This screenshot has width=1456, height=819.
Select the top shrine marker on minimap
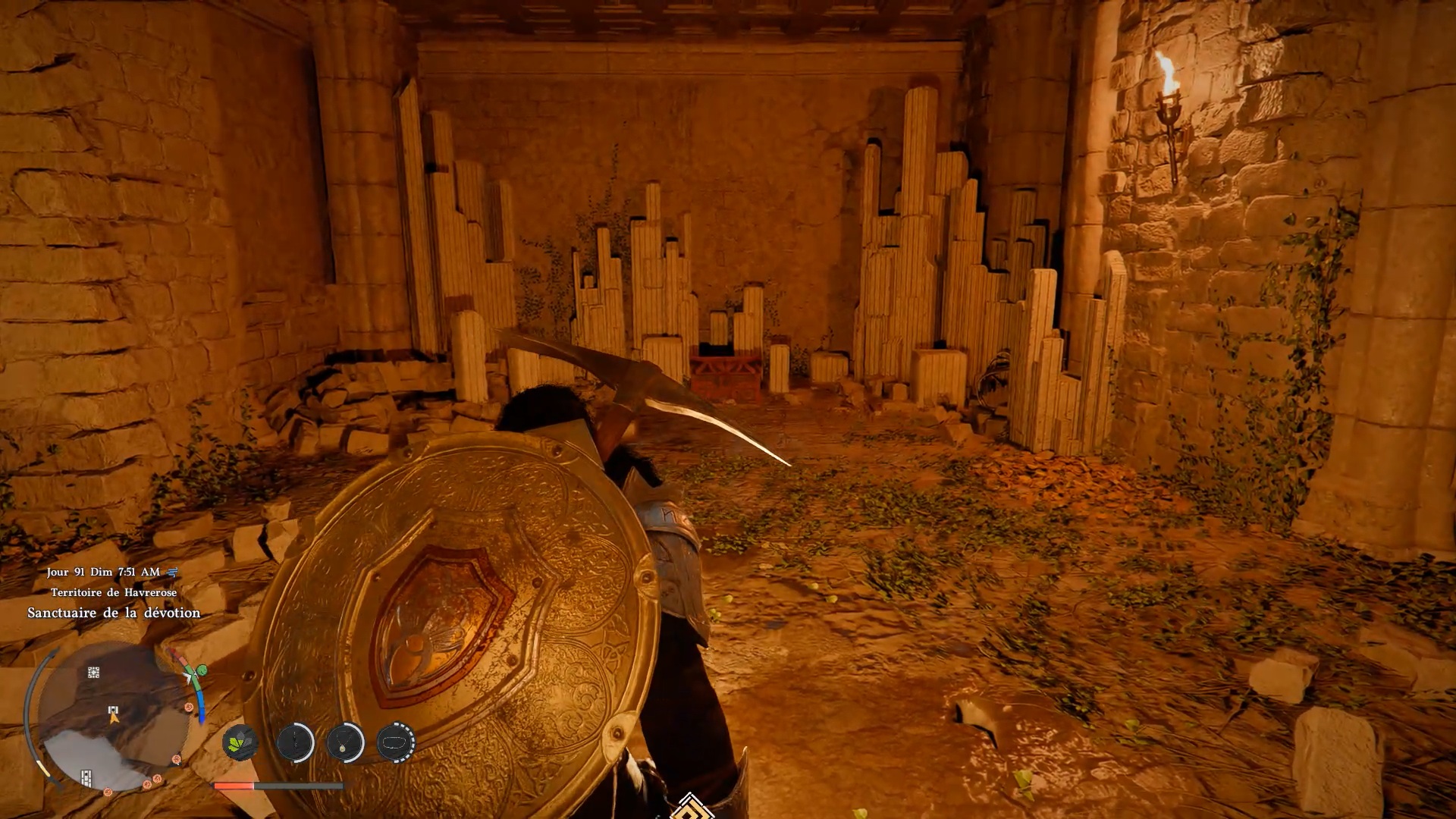click(93, 673)
